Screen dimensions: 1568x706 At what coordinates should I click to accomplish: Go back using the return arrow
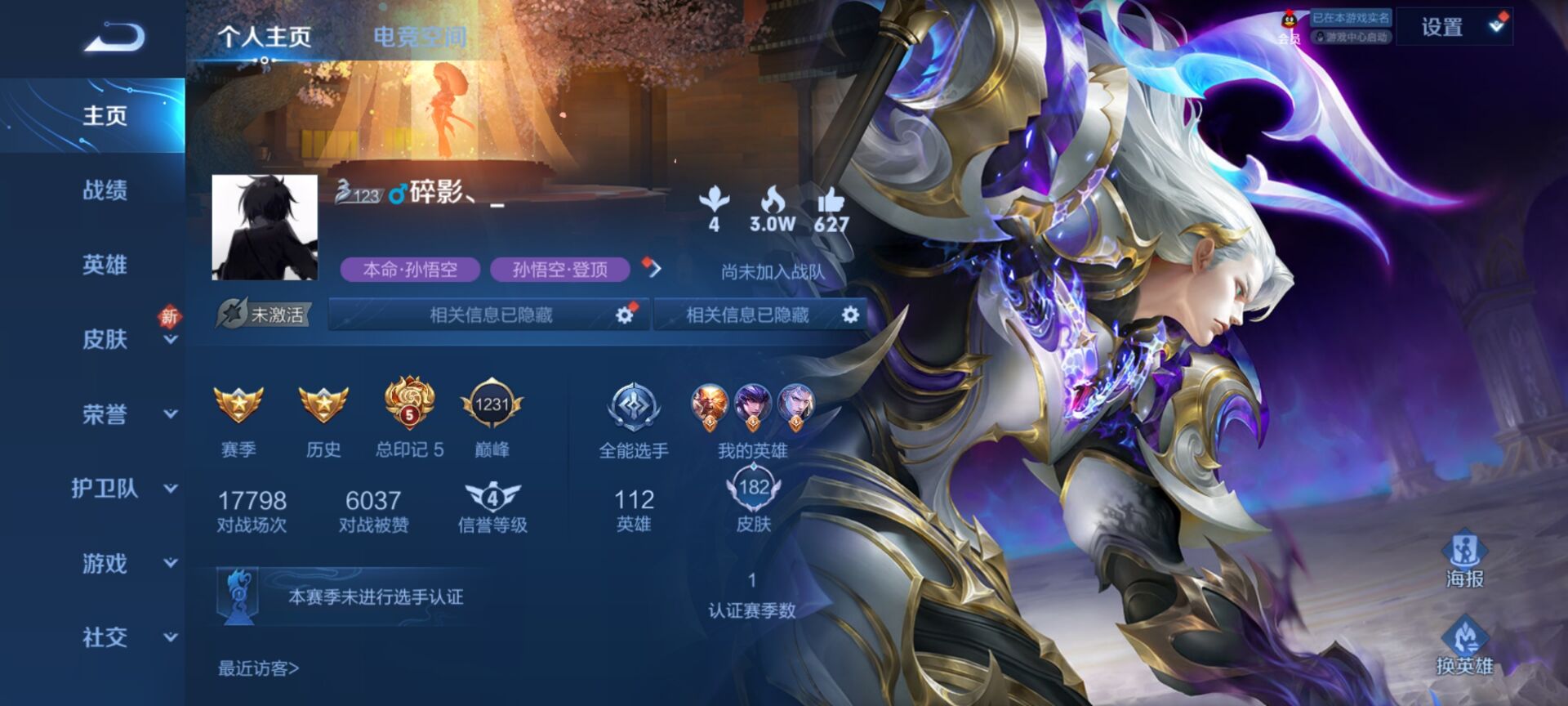114,37
